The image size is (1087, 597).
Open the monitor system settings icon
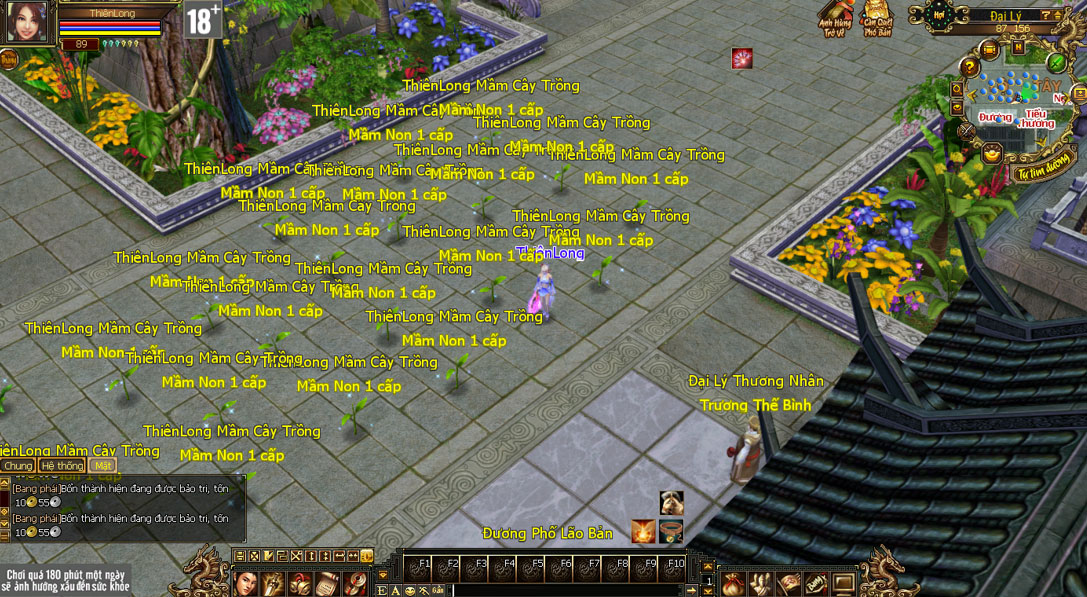(843, 583)
